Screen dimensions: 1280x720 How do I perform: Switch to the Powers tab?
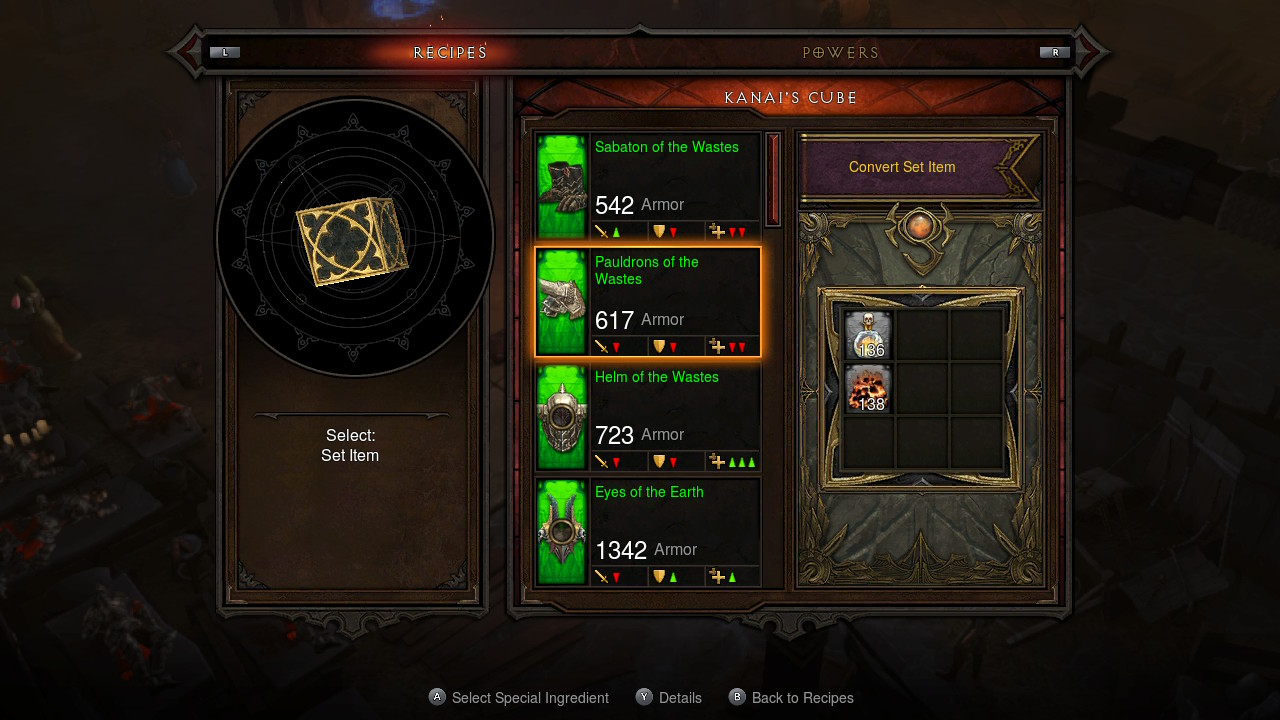click(x=841, y=52)
